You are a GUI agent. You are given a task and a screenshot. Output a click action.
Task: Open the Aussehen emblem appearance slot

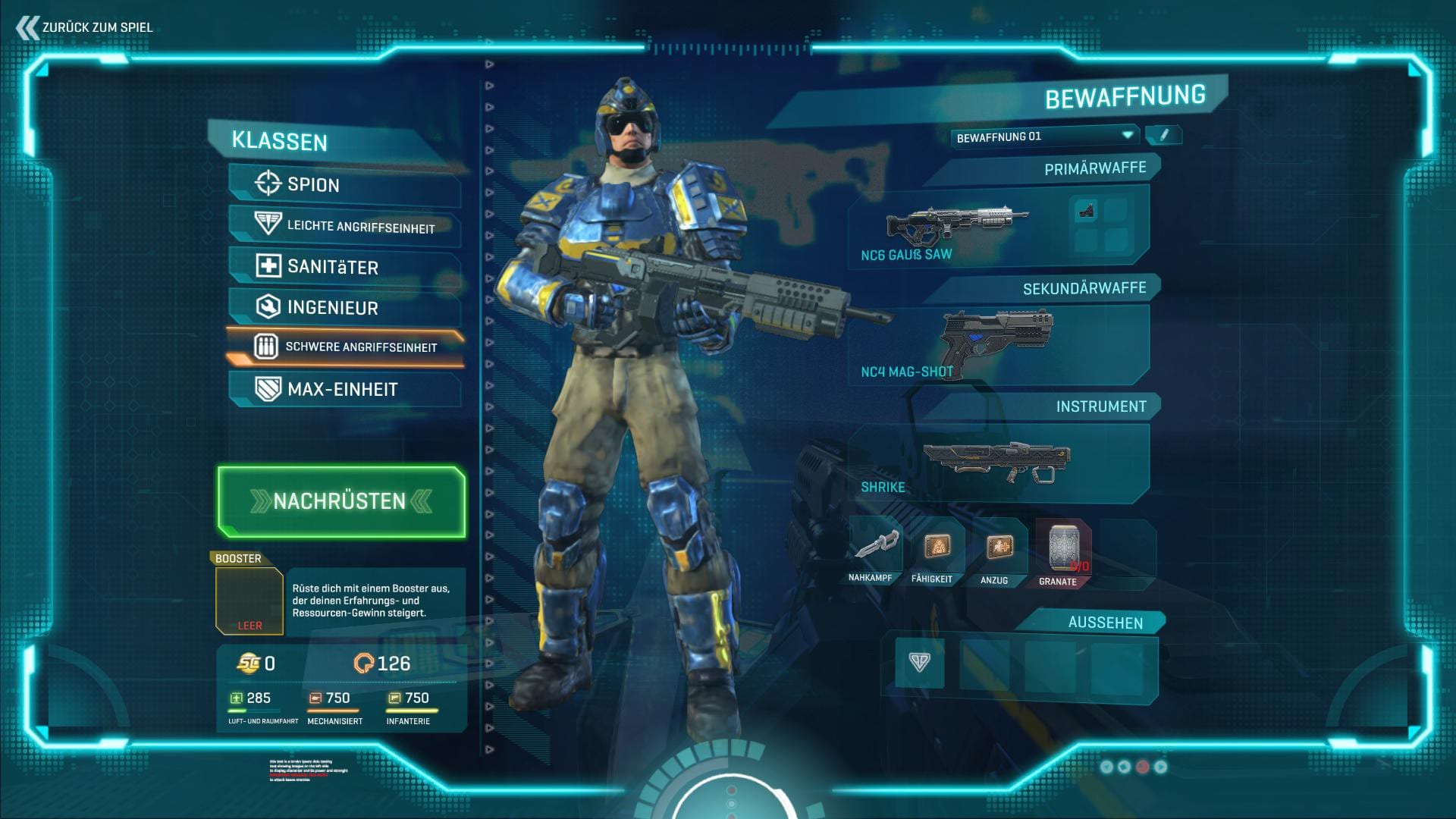tap(919, 662)
